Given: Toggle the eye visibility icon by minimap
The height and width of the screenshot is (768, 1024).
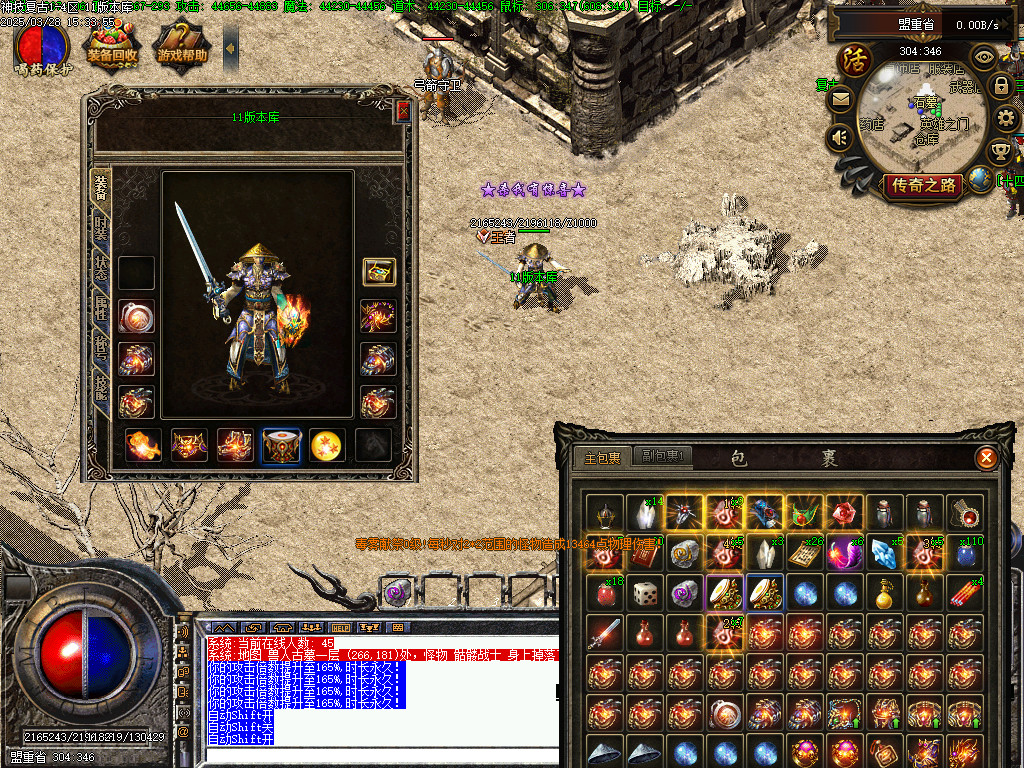Looking at the screenshot, I should click(985, 56).
